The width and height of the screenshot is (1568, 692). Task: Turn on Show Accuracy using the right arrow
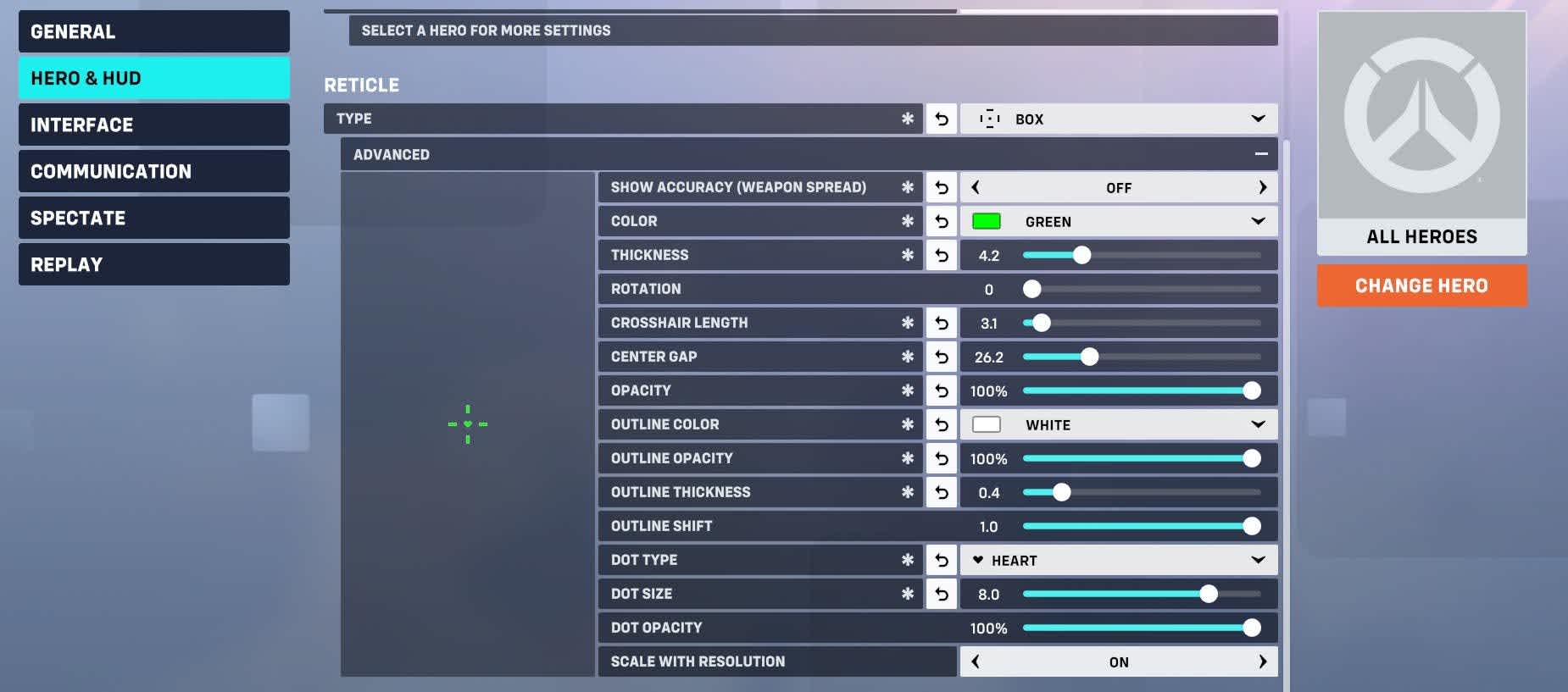pos(1263,187)
